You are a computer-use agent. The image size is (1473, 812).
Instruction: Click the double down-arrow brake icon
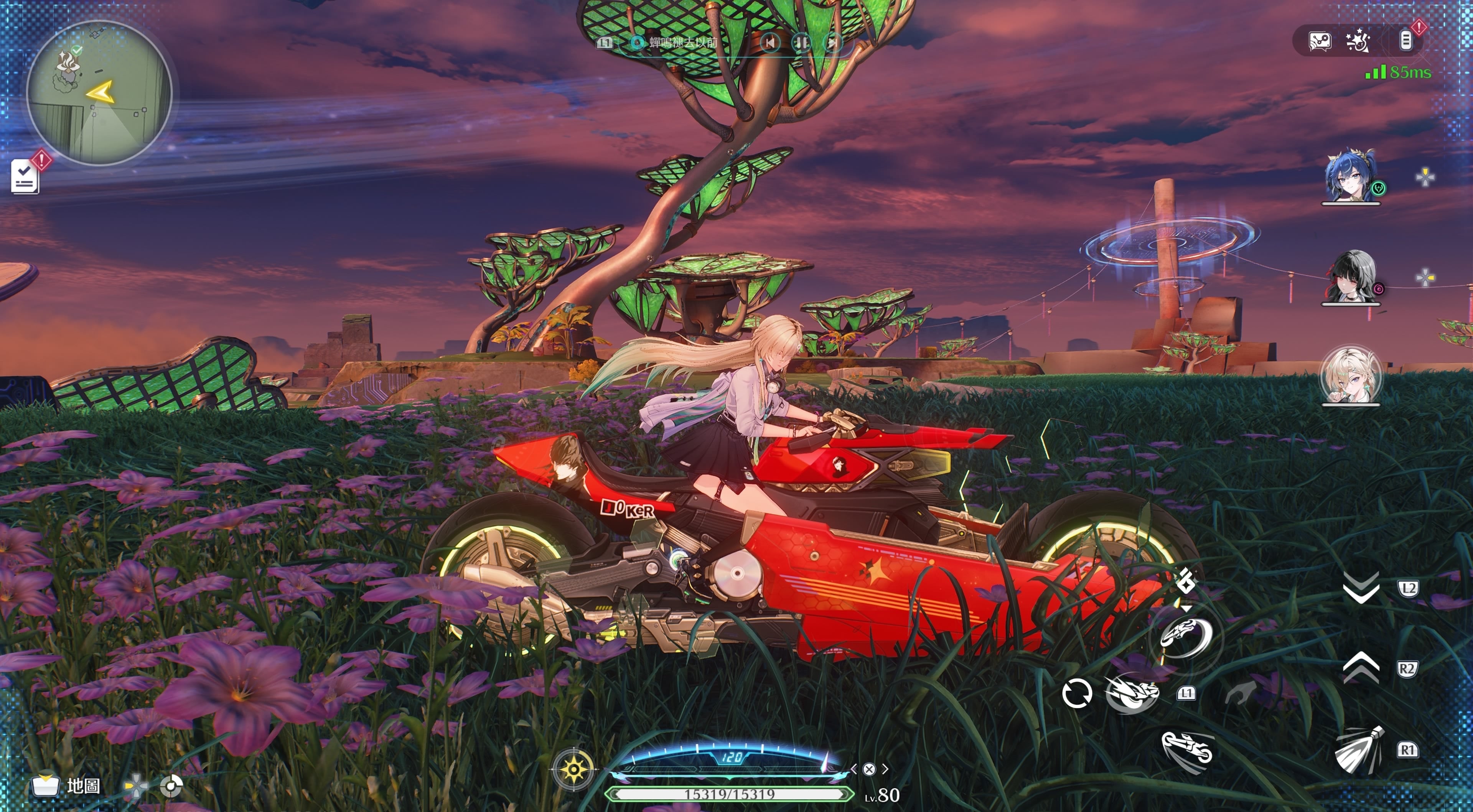[x=1361, y=587]
